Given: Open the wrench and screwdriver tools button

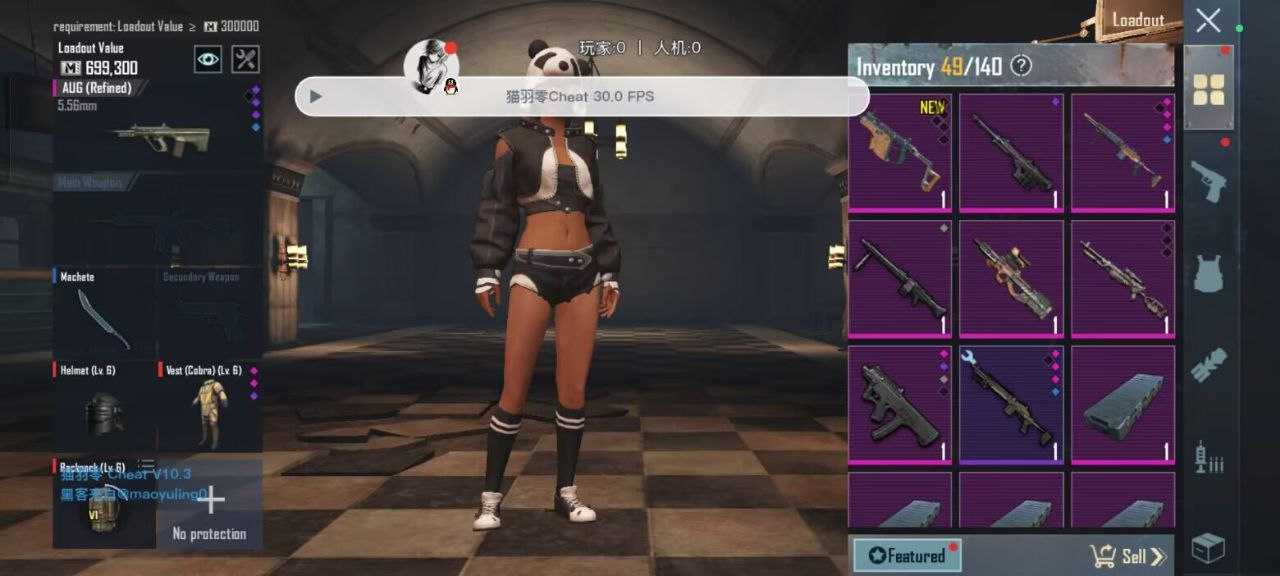Looking at the screenshot, I should 245,59.
